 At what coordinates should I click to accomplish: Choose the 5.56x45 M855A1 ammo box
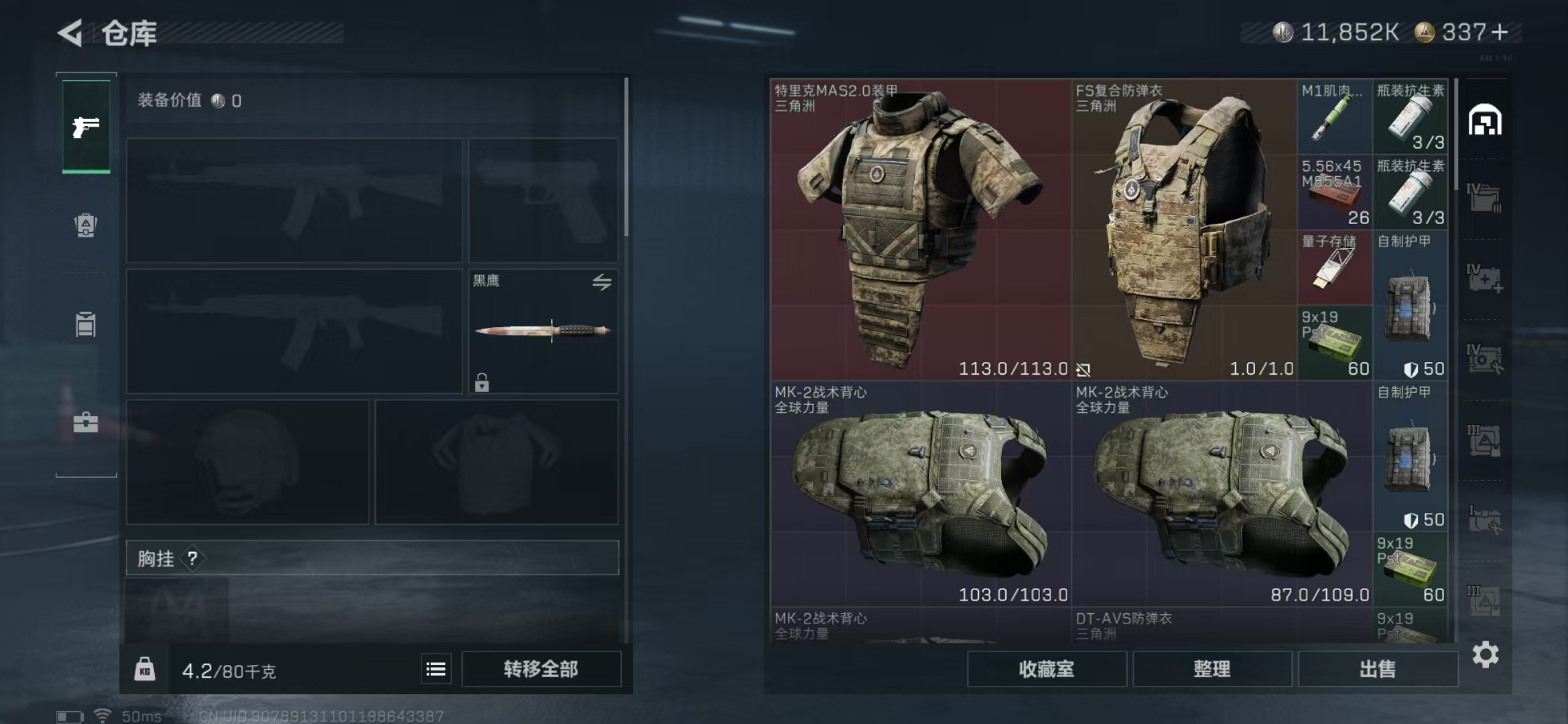pyautogui.click(x=1334, y=192)
